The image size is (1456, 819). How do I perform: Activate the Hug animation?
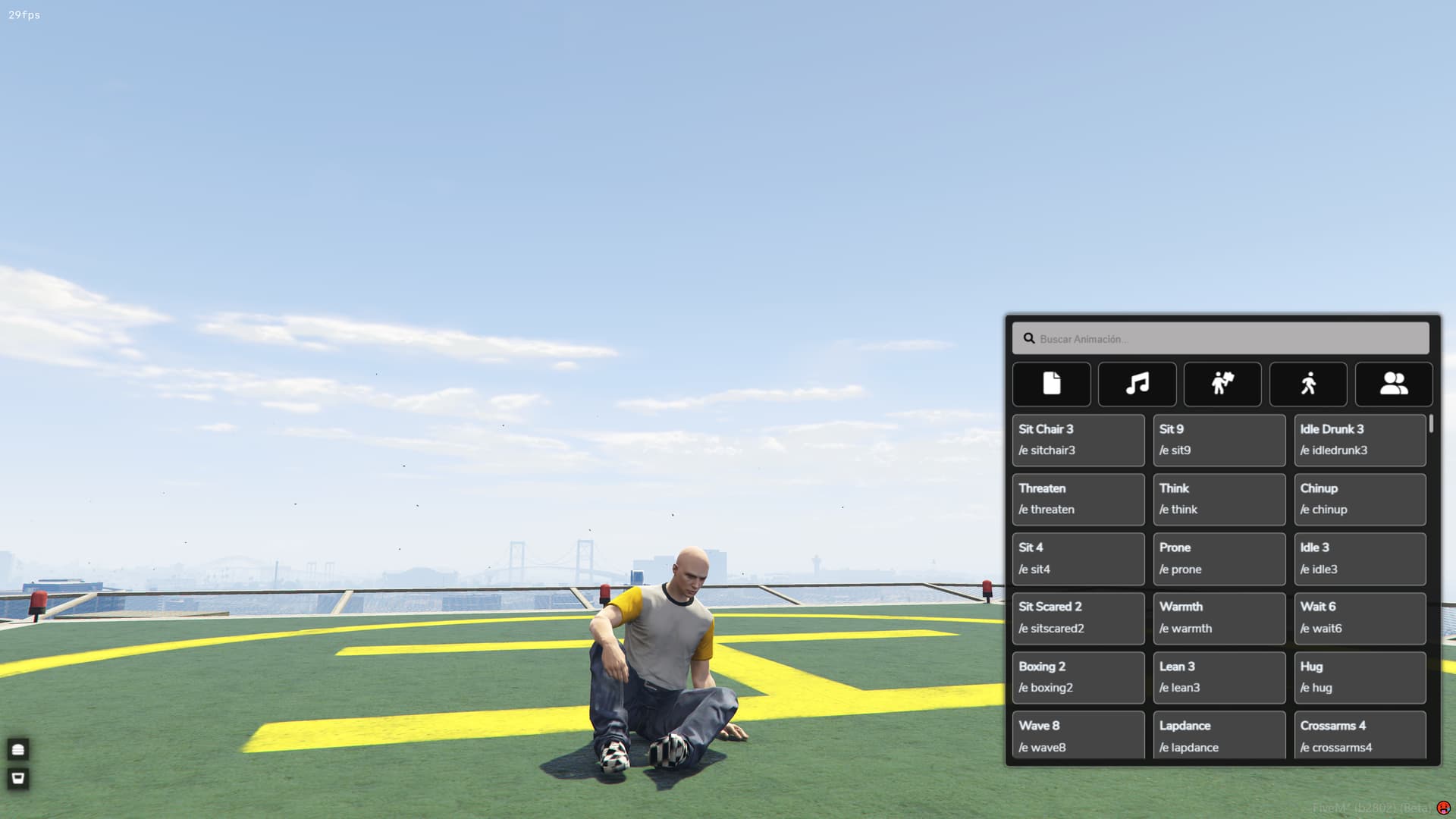1360,677
